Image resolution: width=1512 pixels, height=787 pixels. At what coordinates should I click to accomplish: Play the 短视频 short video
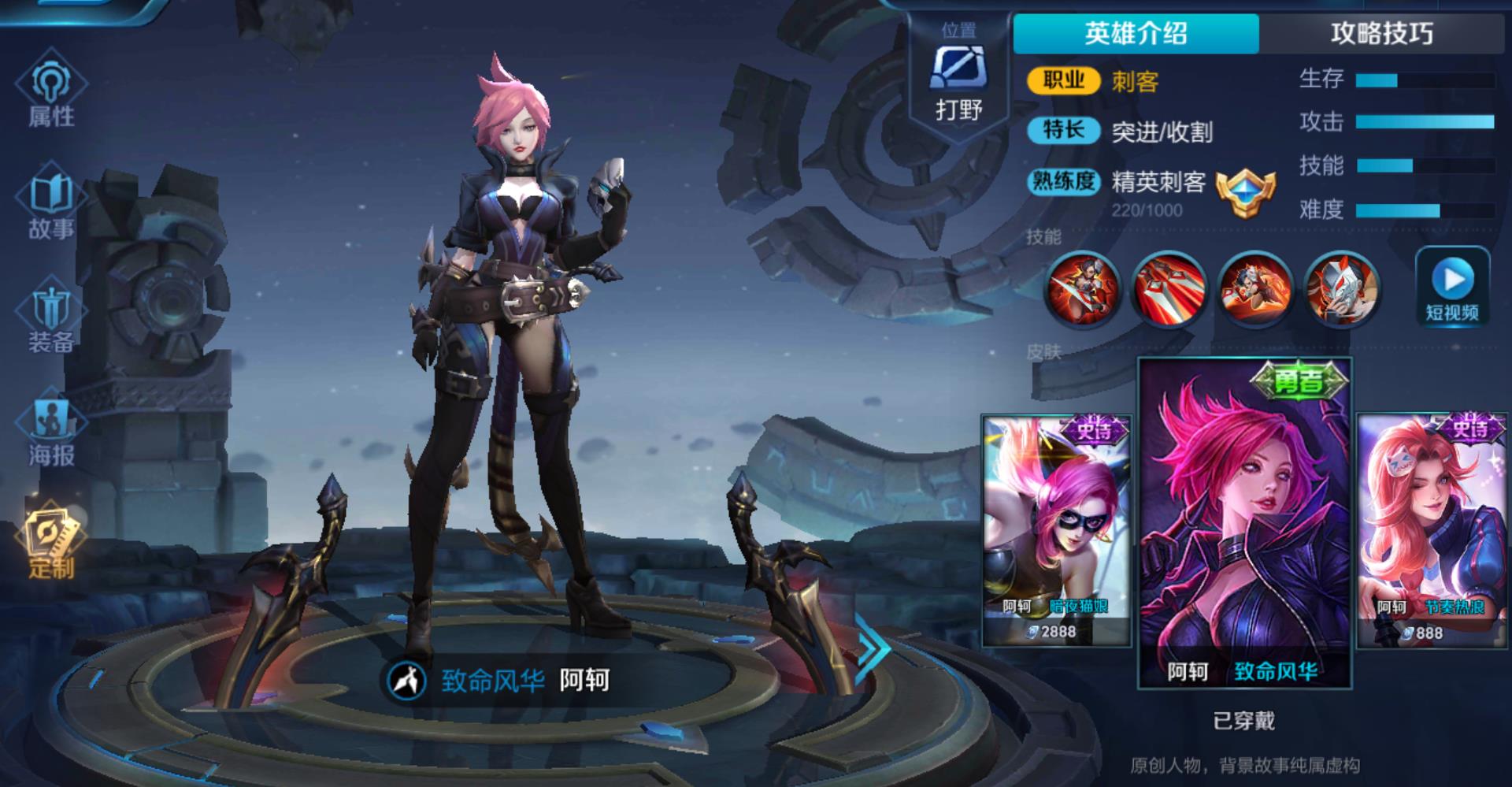point(1452,288)
